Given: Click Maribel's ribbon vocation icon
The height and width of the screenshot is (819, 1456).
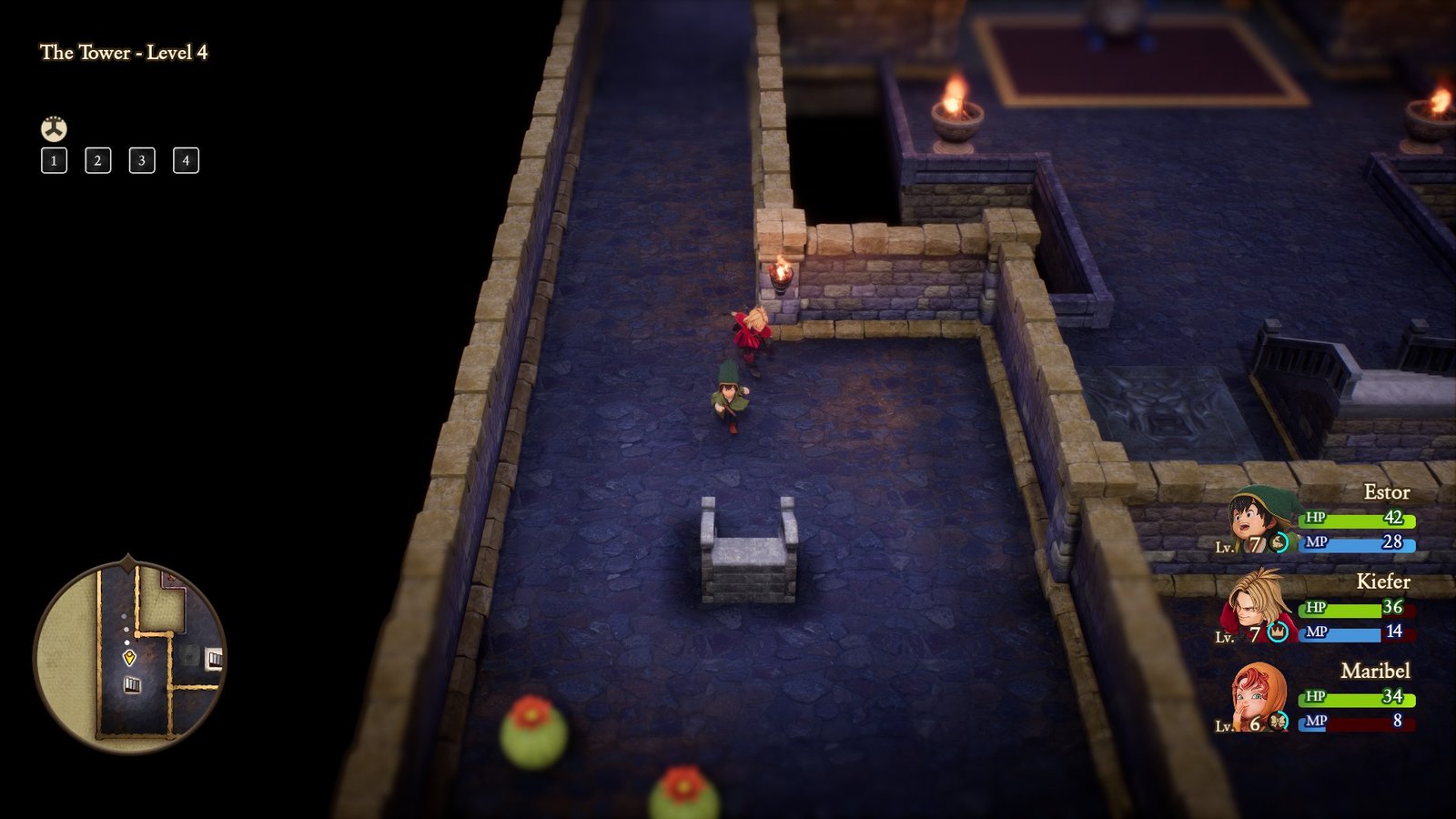Looking at the screenshot, I should tap(1278, 722).
